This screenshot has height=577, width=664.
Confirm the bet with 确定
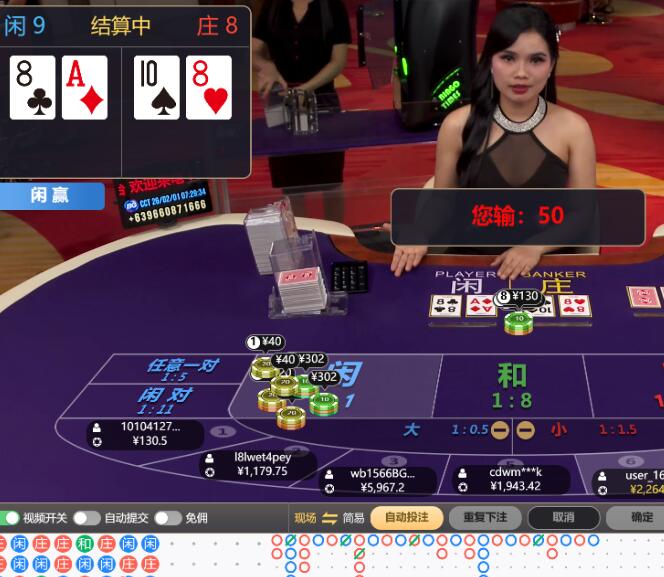[641, 518]
